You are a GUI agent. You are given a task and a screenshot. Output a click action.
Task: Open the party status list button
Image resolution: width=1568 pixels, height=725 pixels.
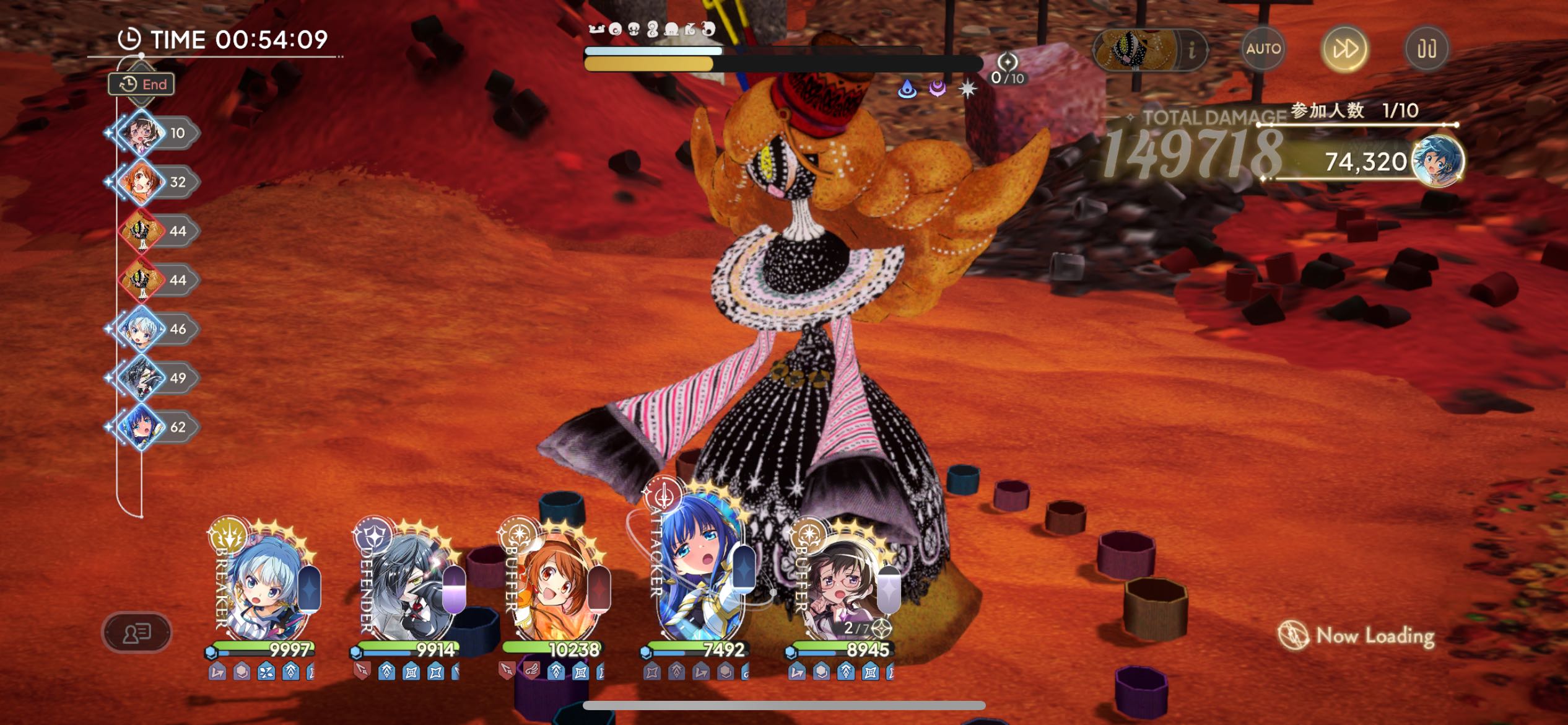(x=136, y=633)
